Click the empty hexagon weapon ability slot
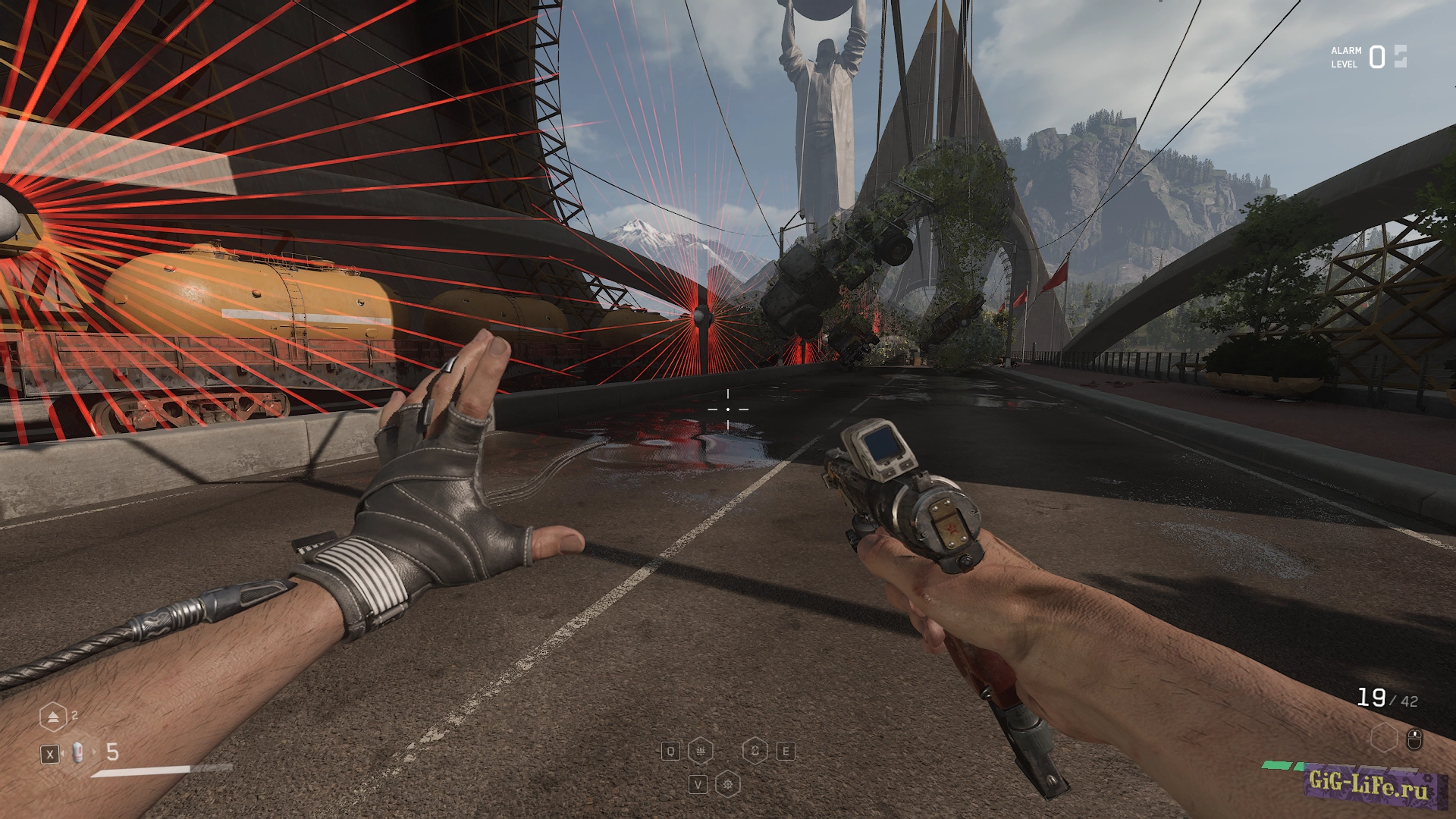The image size is (1456, 819). click(1384, 738)
